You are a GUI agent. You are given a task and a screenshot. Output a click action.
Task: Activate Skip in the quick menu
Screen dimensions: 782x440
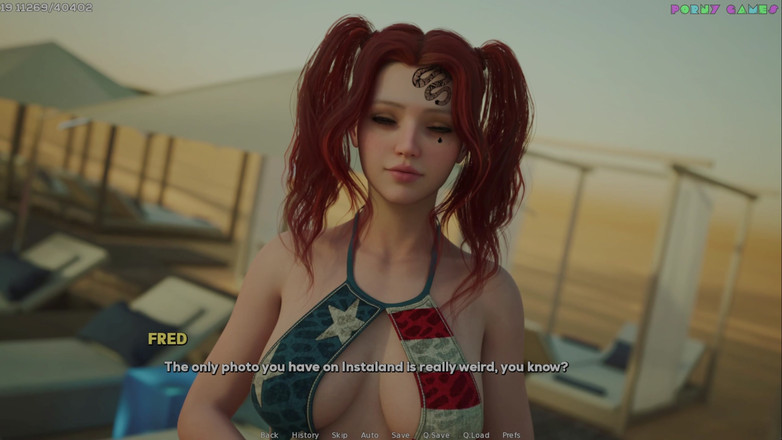click(x=340, y=435)
